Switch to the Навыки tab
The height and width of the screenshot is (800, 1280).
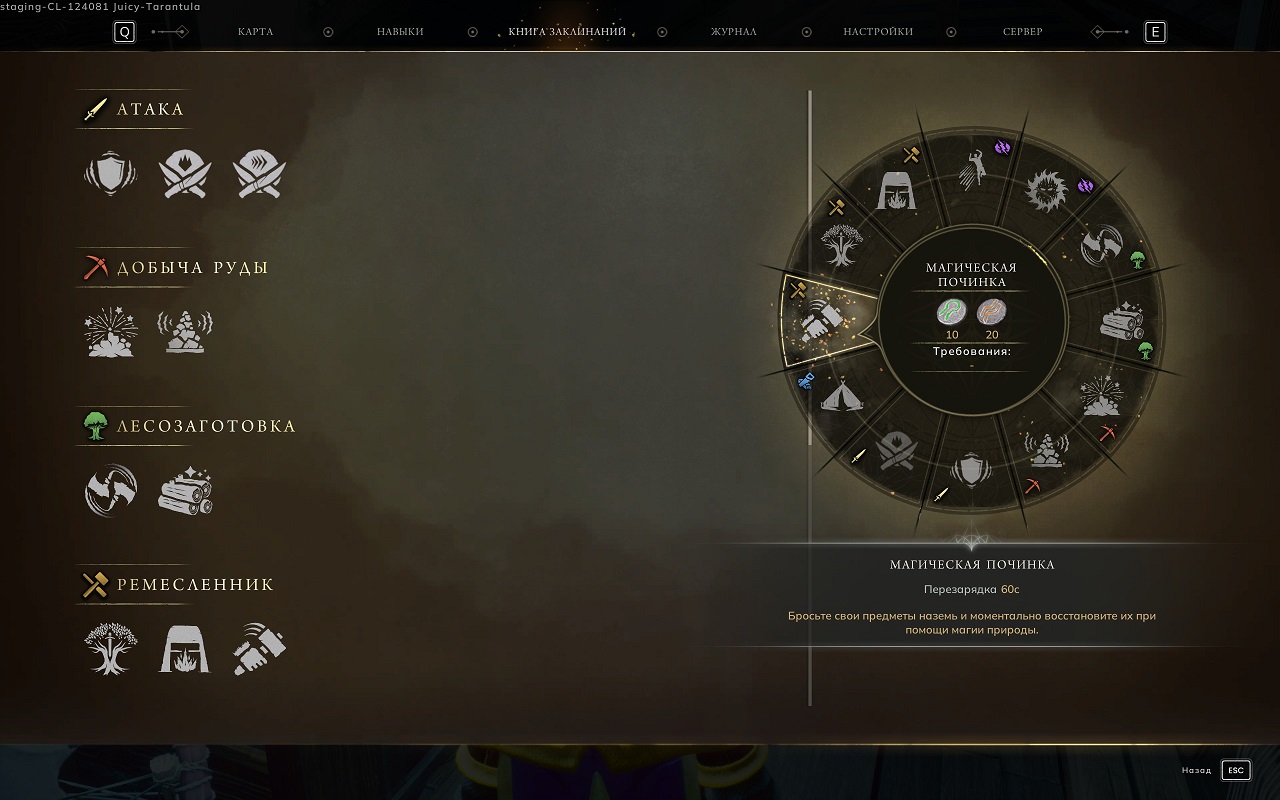tap(400, 32)
